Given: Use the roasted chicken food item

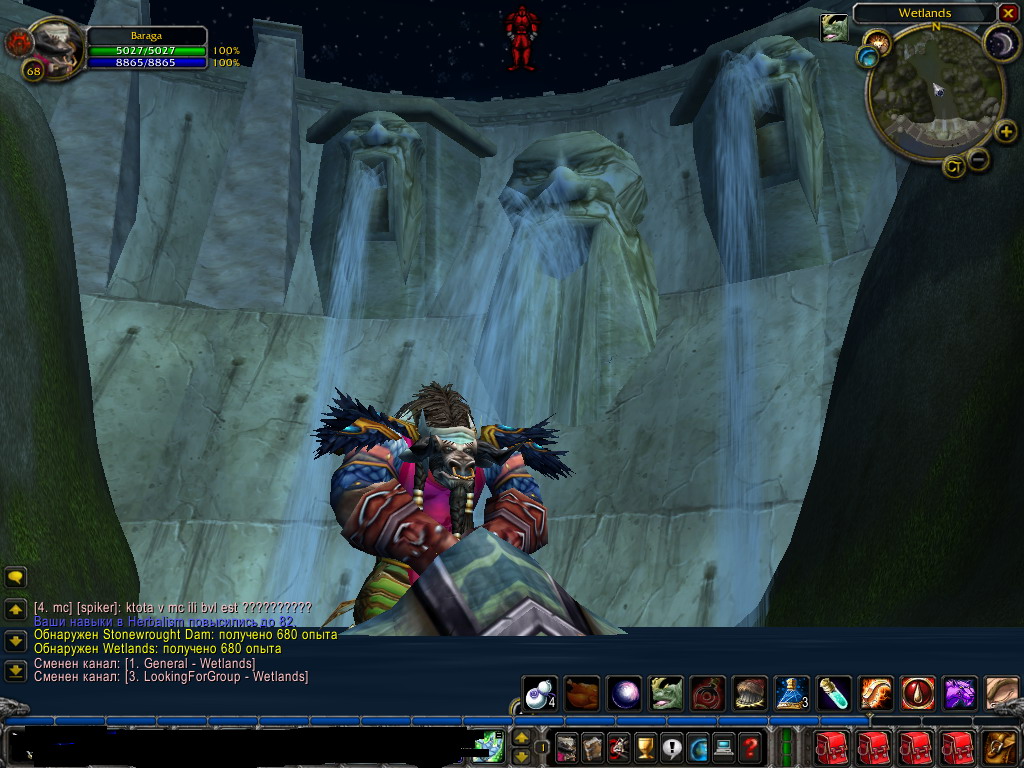Looking at the screenshot, I should tap(582, 693).
